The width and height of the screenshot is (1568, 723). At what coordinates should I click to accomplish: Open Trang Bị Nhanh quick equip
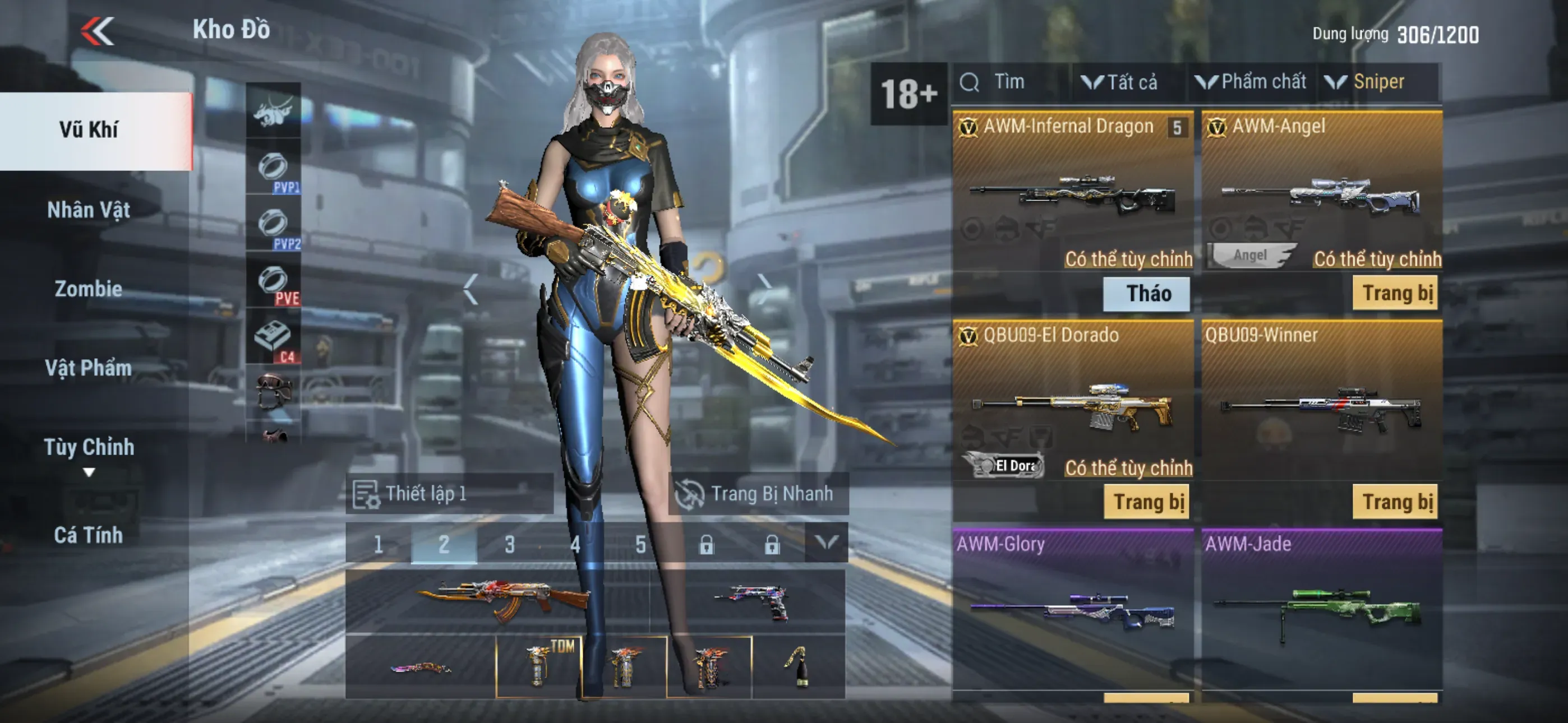(x=758, y=494)
